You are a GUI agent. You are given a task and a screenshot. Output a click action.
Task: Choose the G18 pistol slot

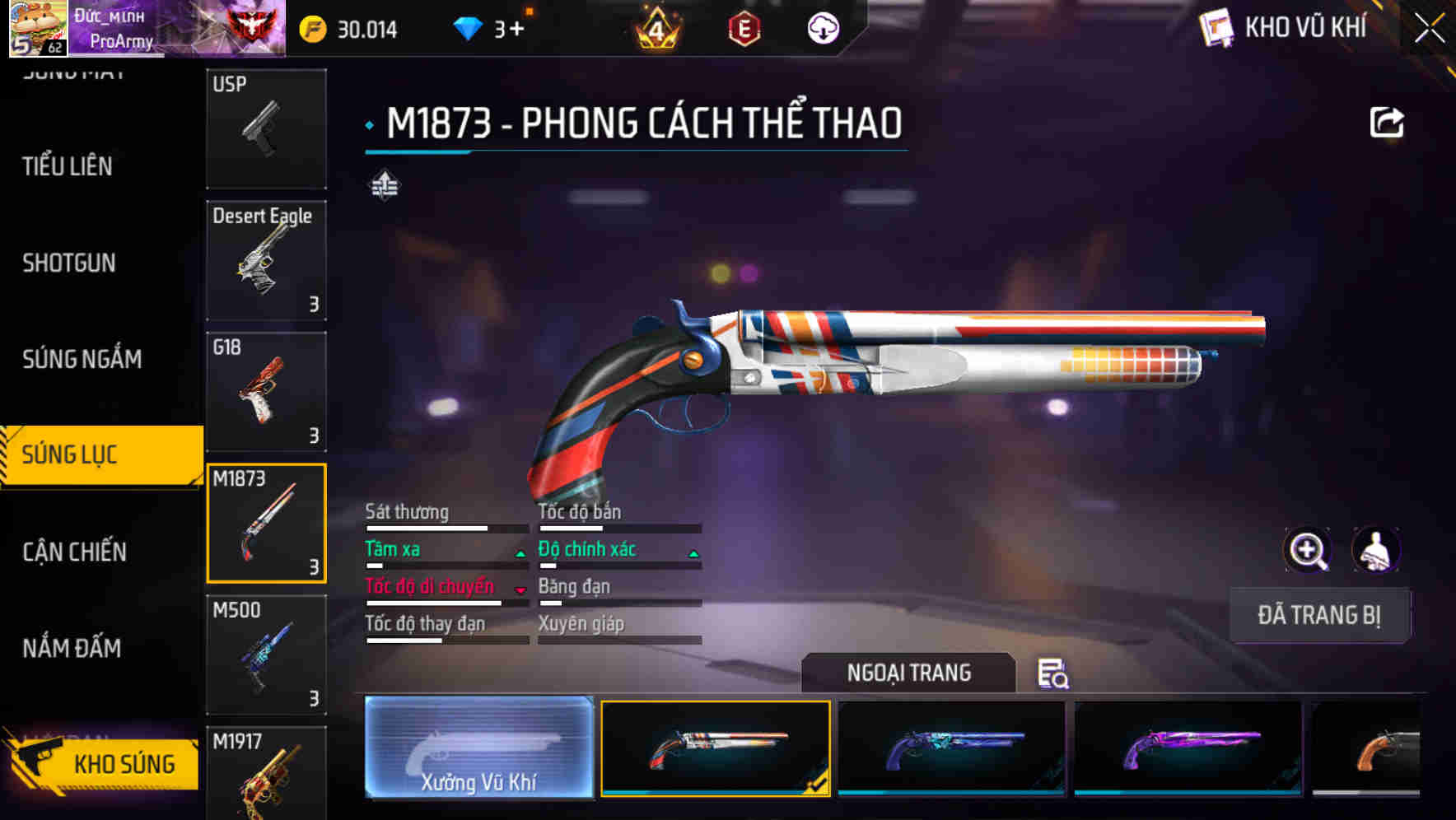[266, 392]
